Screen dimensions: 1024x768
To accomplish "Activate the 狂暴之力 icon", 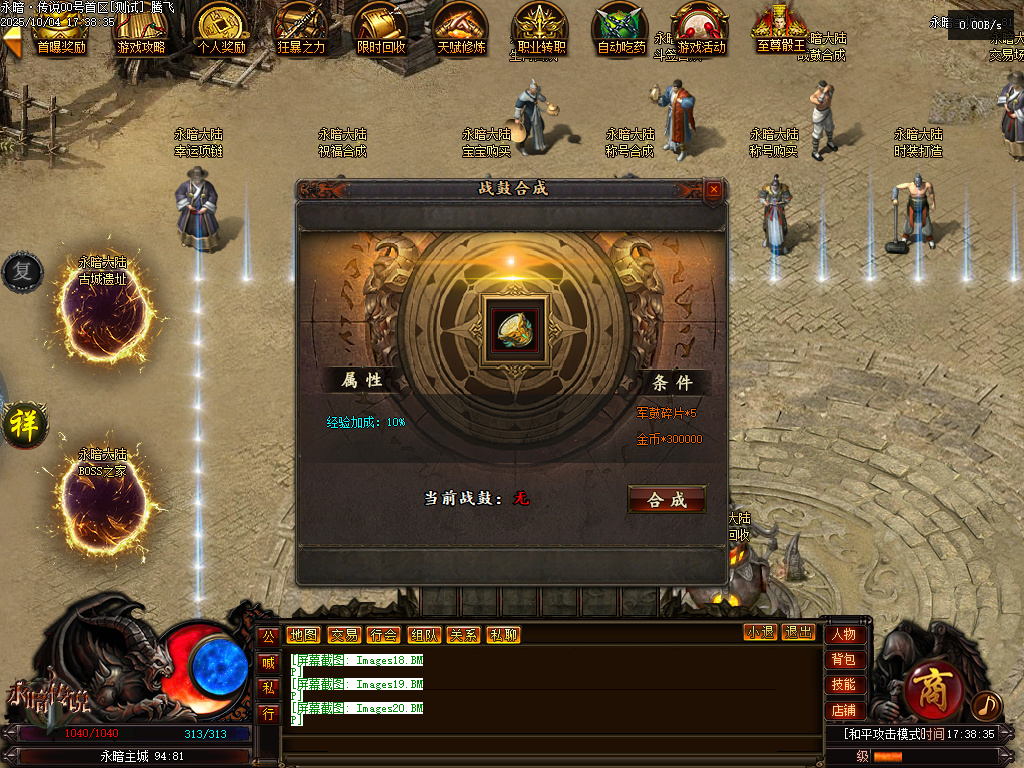I will click(x=301, y=28).
